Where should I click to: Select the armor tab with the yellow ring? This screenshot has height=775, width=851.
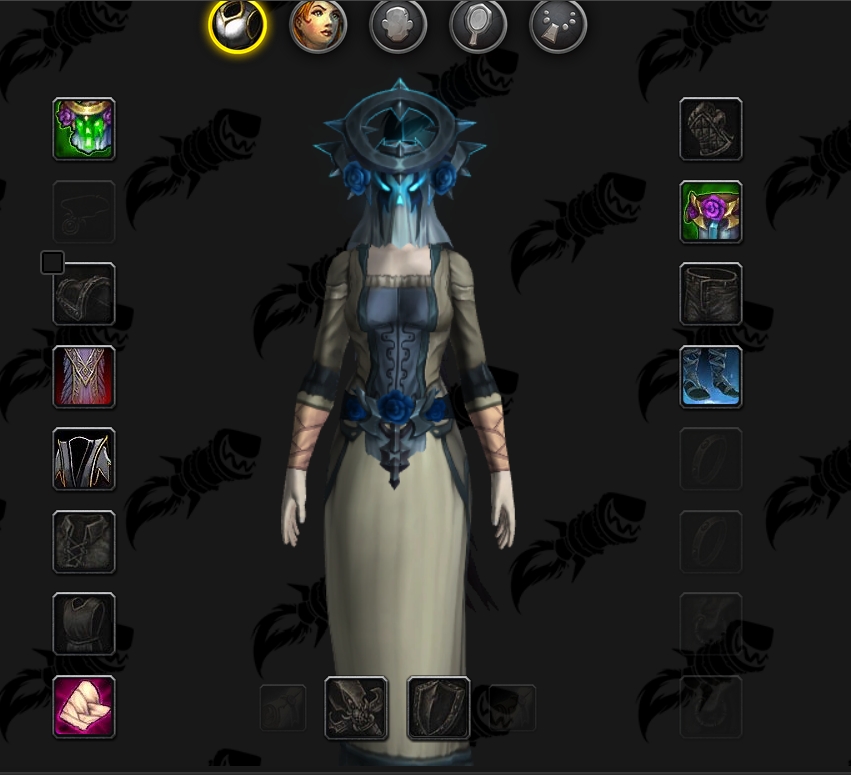click(x=237, y=25)
